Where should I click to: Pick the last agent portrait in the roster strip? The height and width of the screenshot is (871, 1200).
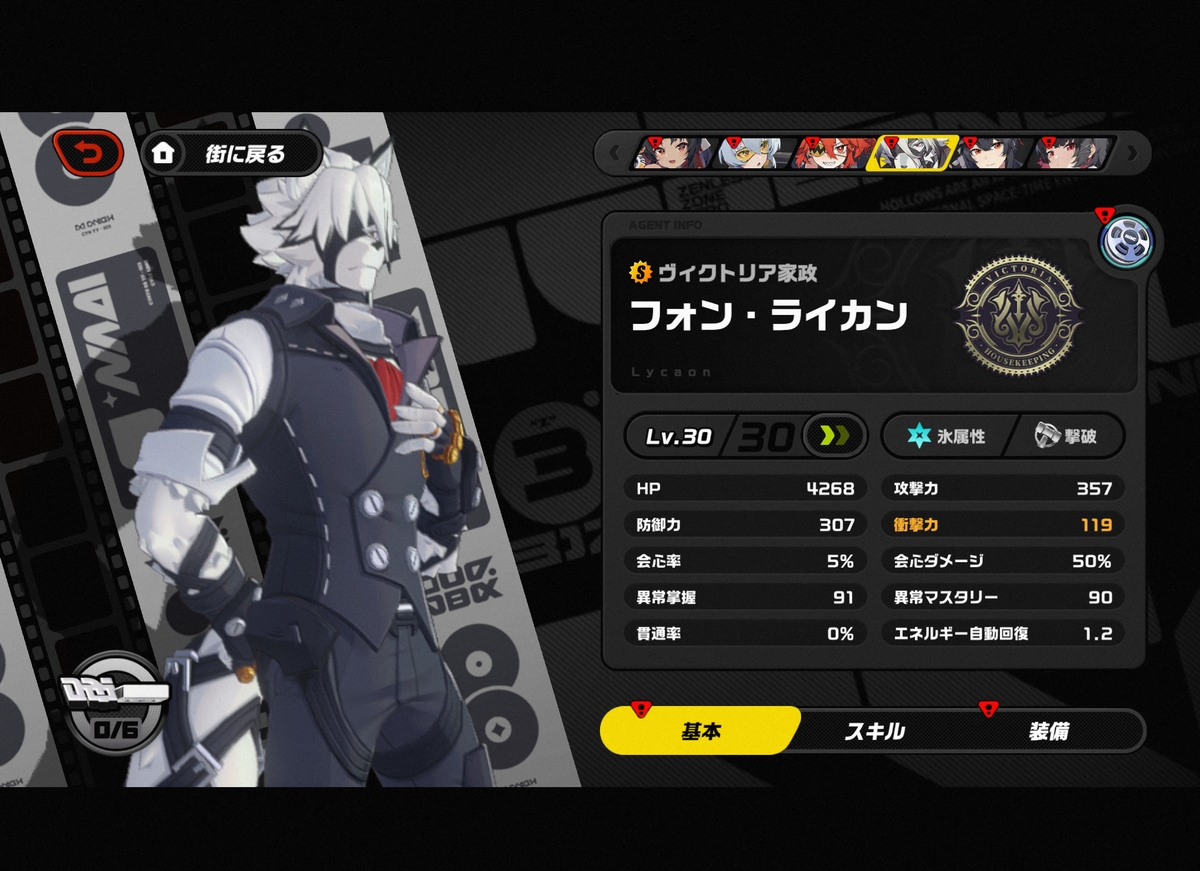(1073, 153)
